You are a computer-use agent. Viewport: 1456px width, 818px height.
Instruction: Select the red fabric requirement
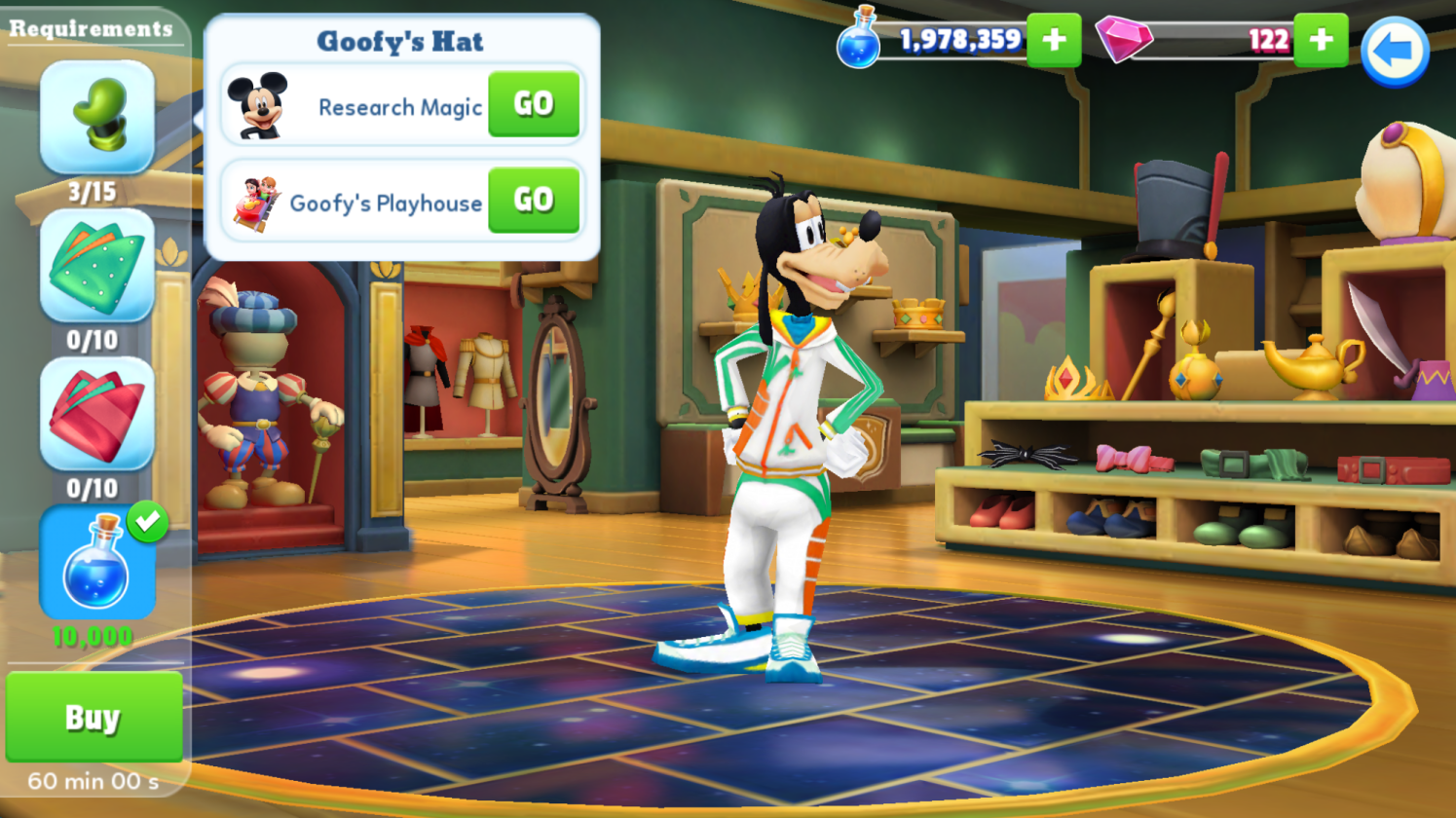point(96,414)
